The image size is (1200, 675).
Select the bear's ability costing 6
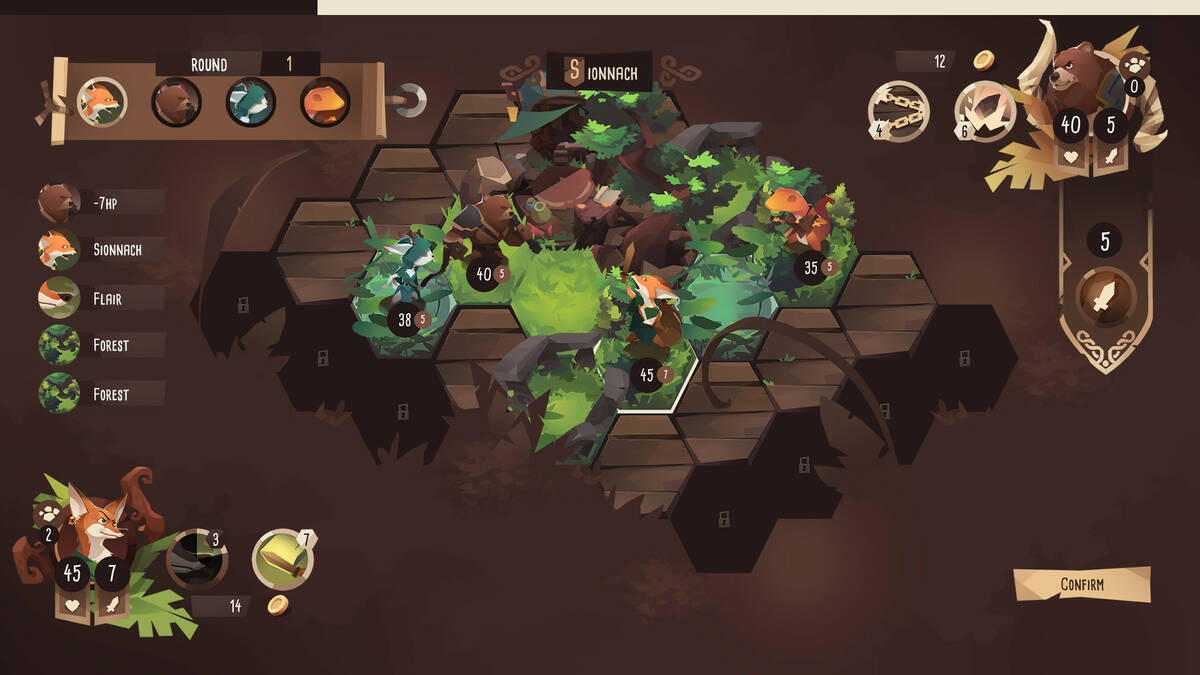coord(985,110)
